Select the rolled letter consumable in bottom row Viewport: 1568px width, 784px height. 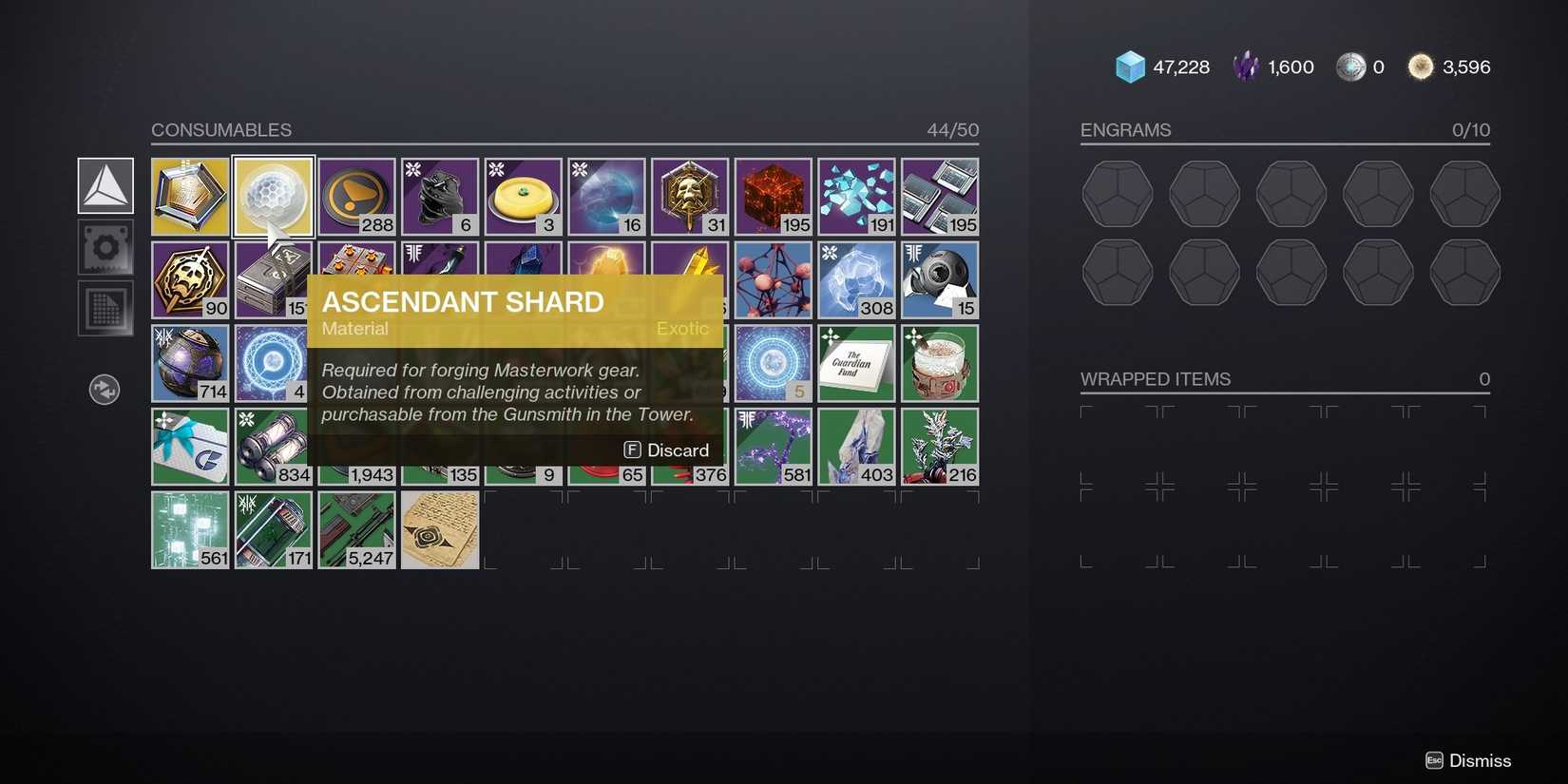(x=439, y=529)
